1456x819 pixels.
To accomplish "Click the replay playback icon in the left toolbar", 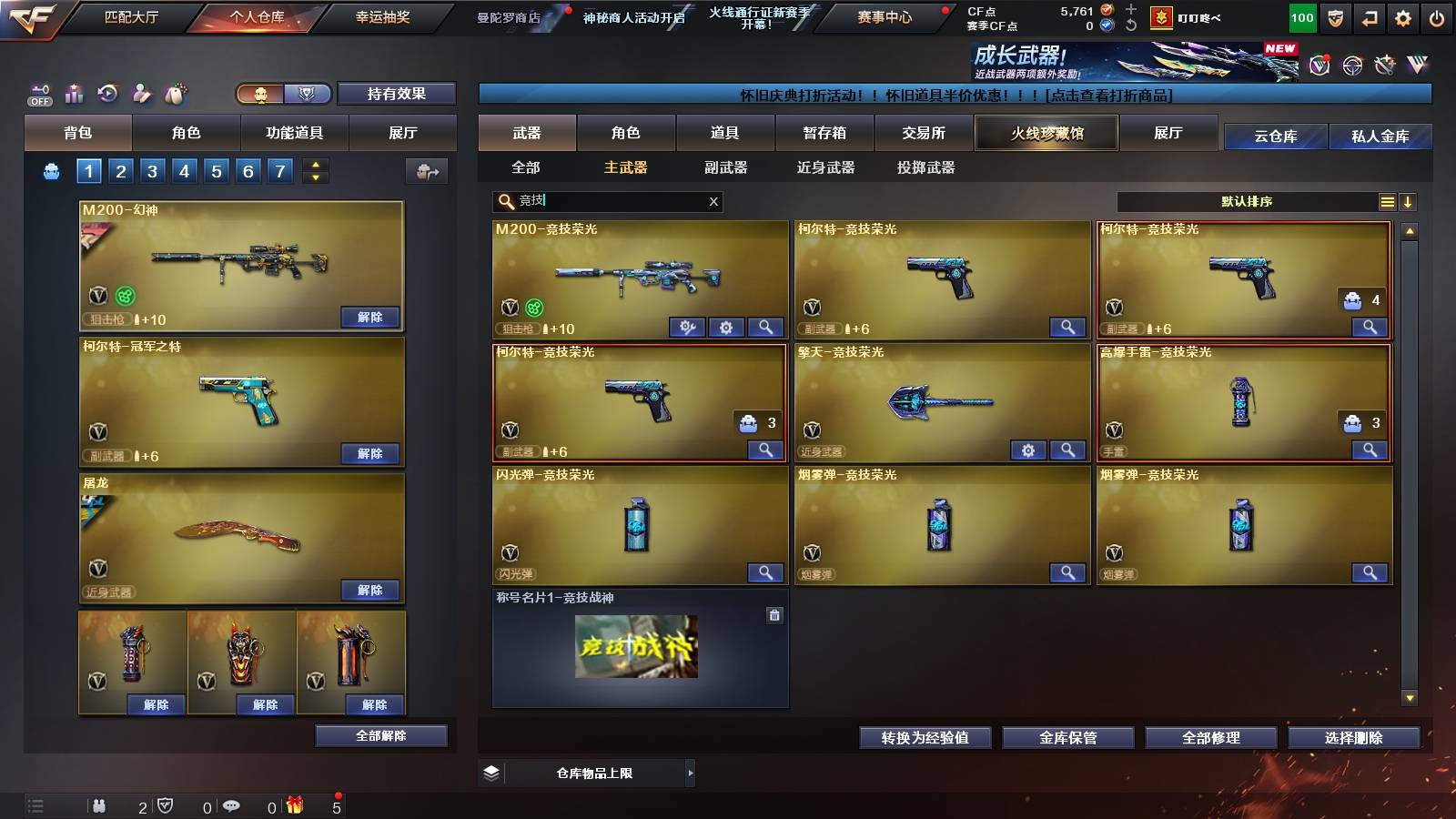I will pos(107,93).
